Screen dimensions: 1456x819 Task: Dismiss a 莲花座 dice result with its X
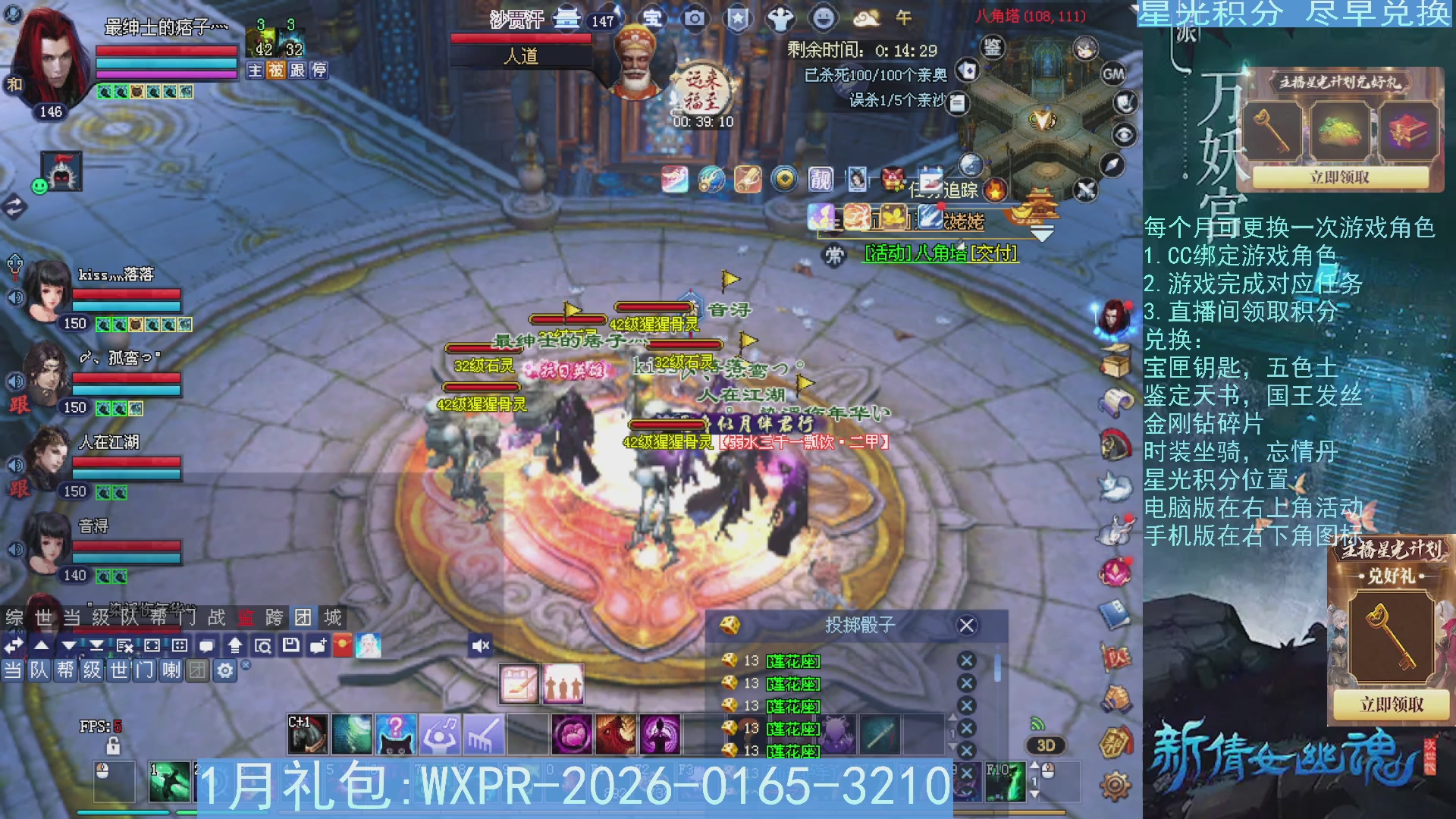tap(967, 661)
